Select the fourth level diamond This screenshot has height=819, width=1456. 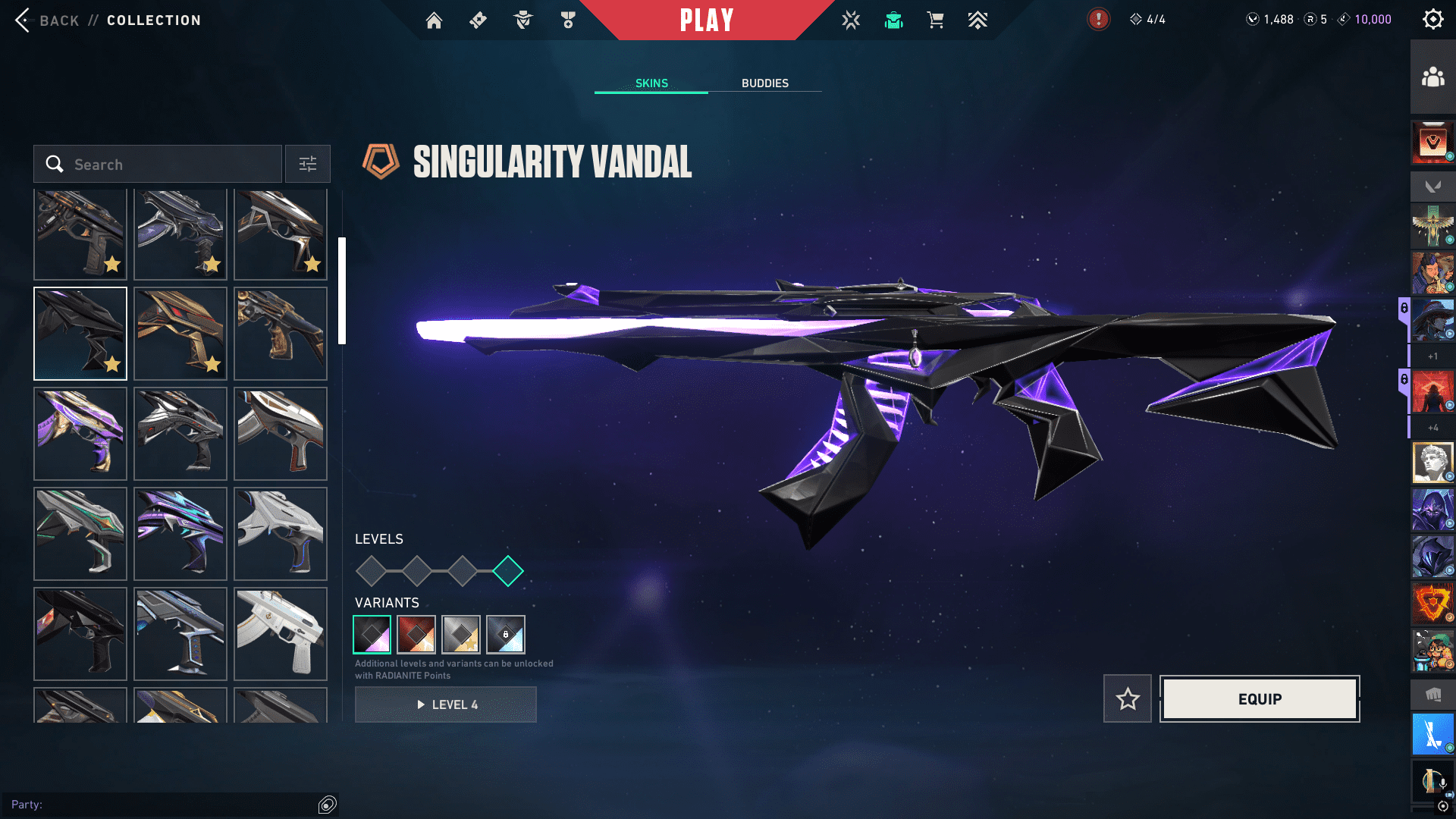tap(508, 571)
